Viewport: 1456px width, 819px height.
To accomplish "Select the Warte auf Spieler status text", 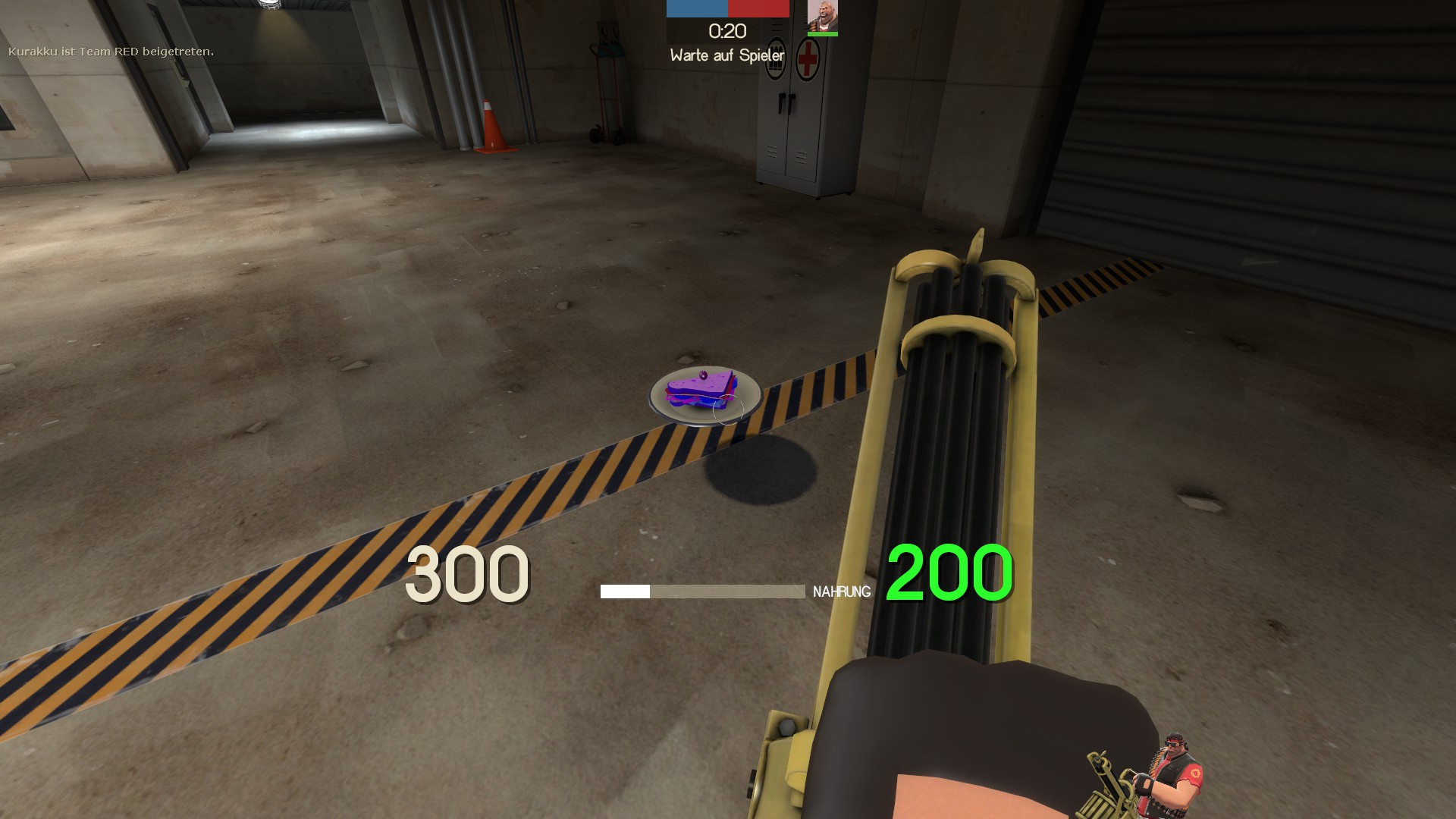I will (x=726, y=55).
